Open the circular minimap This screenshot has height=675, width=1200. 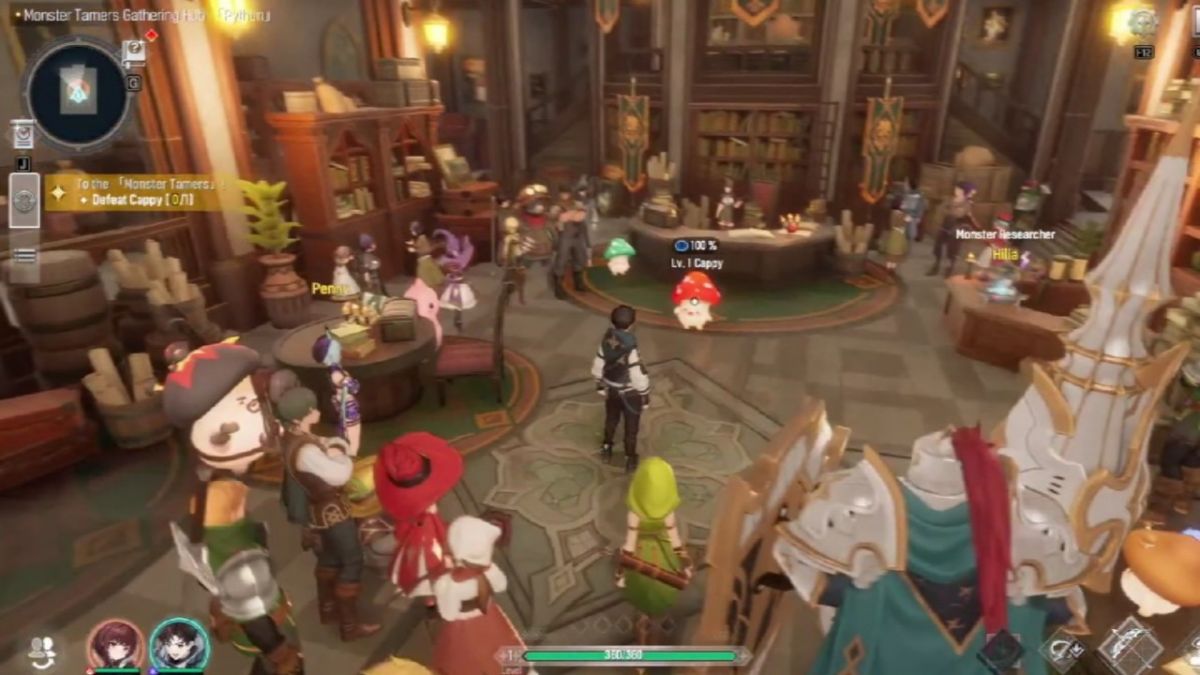(x=77, y=94)
